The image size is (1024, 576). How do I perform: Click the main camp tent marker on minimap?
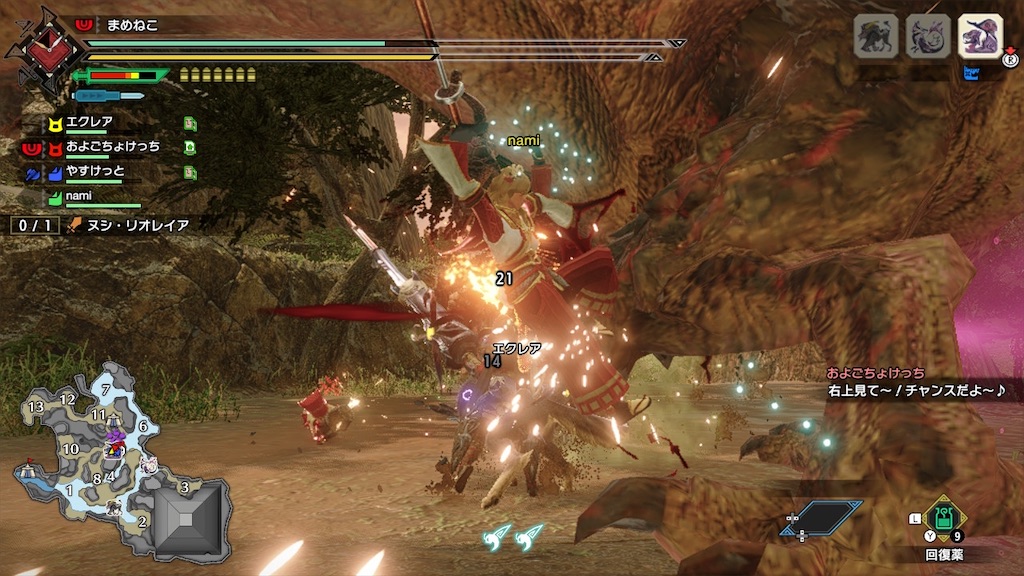[26, 469]
